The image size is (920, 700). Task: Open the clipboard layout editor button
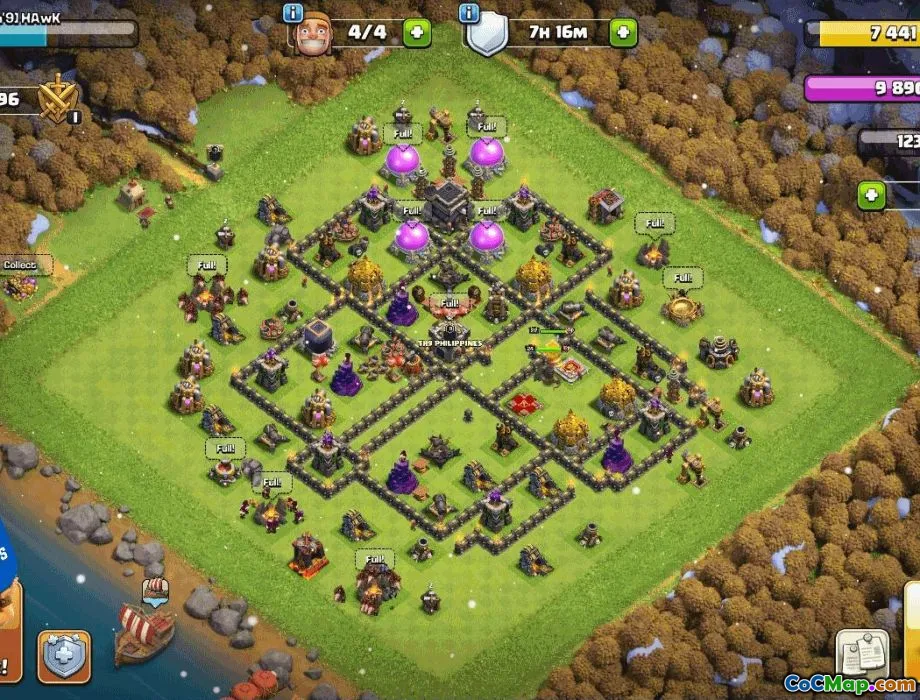click(x=861, y=653)
